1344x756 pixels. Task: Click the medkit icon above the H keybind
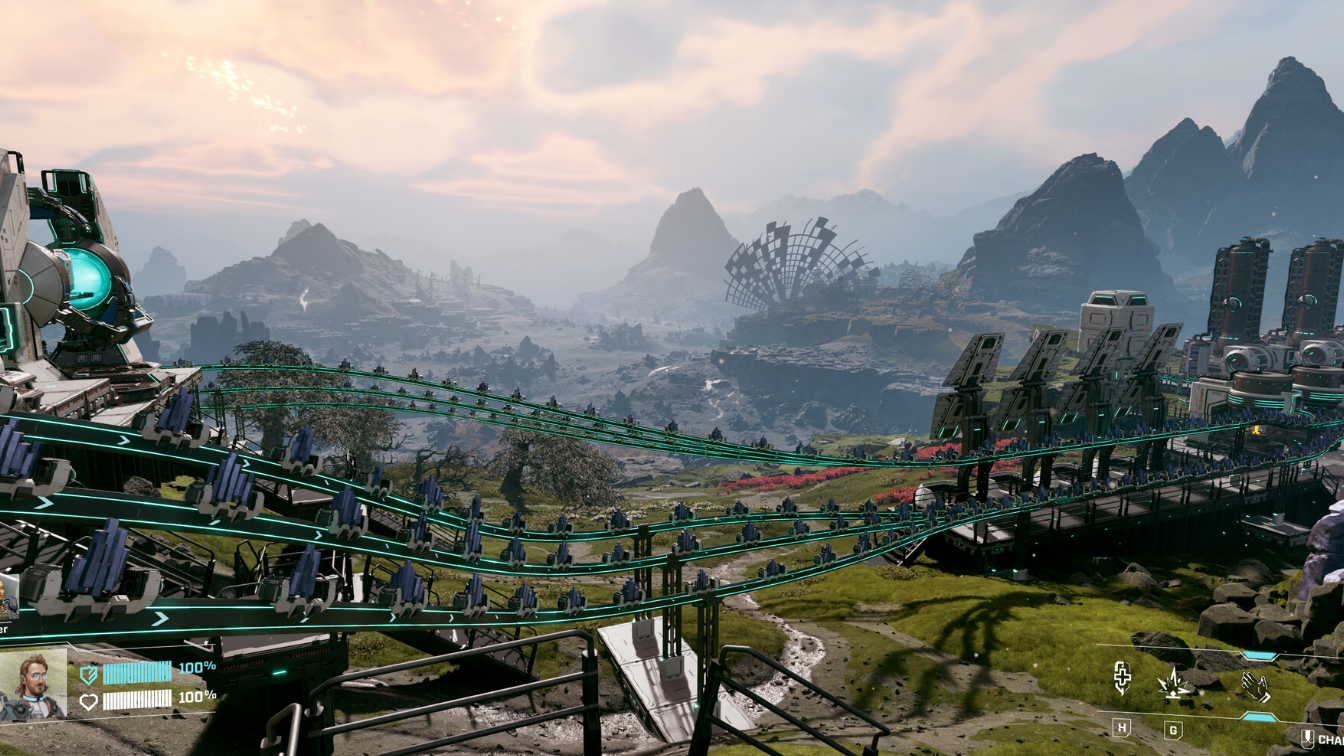tap(1122, 679)
